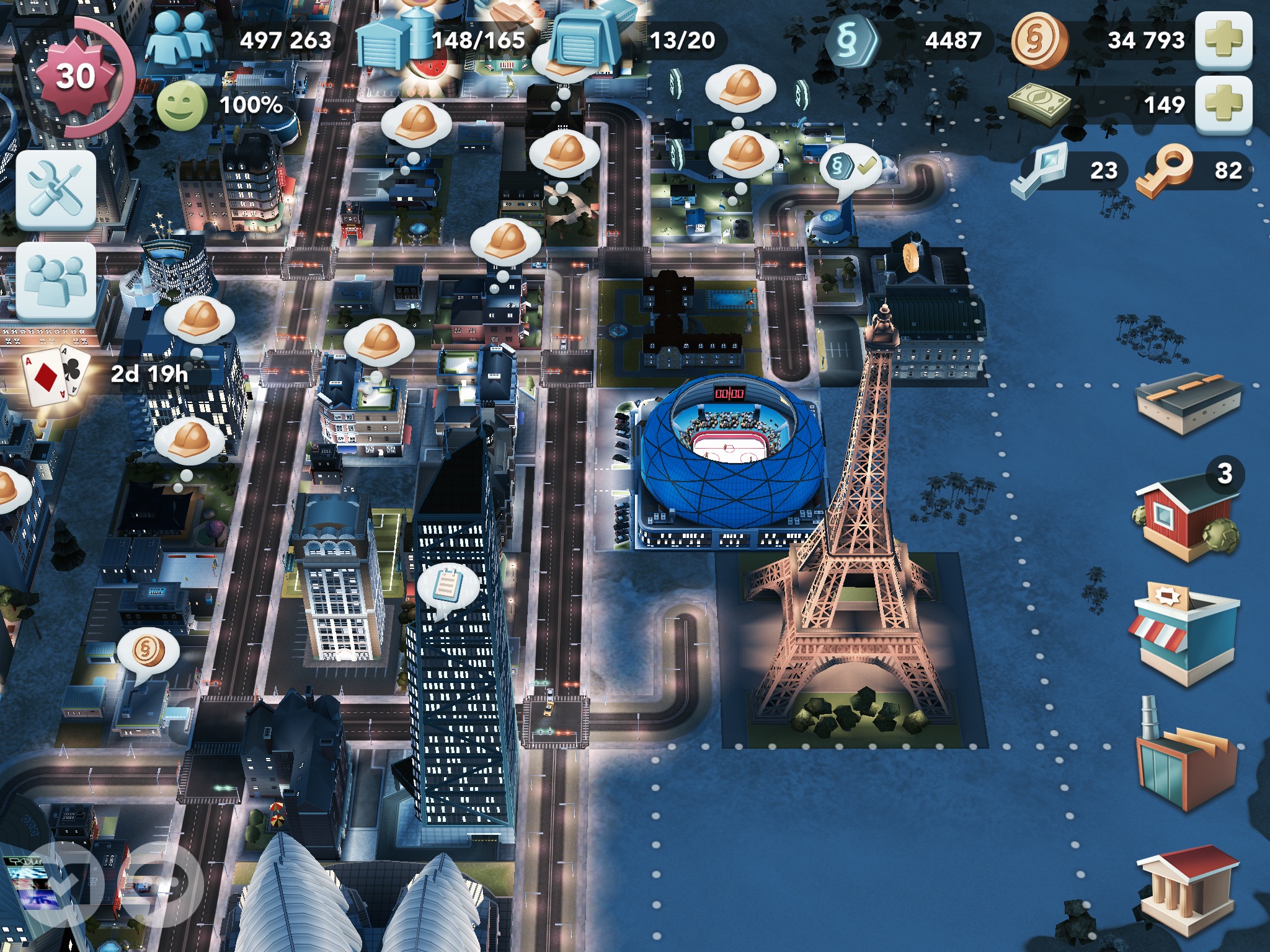Select the residential zone house icon
The image size is (1270, 952).
click(1186, 518)
